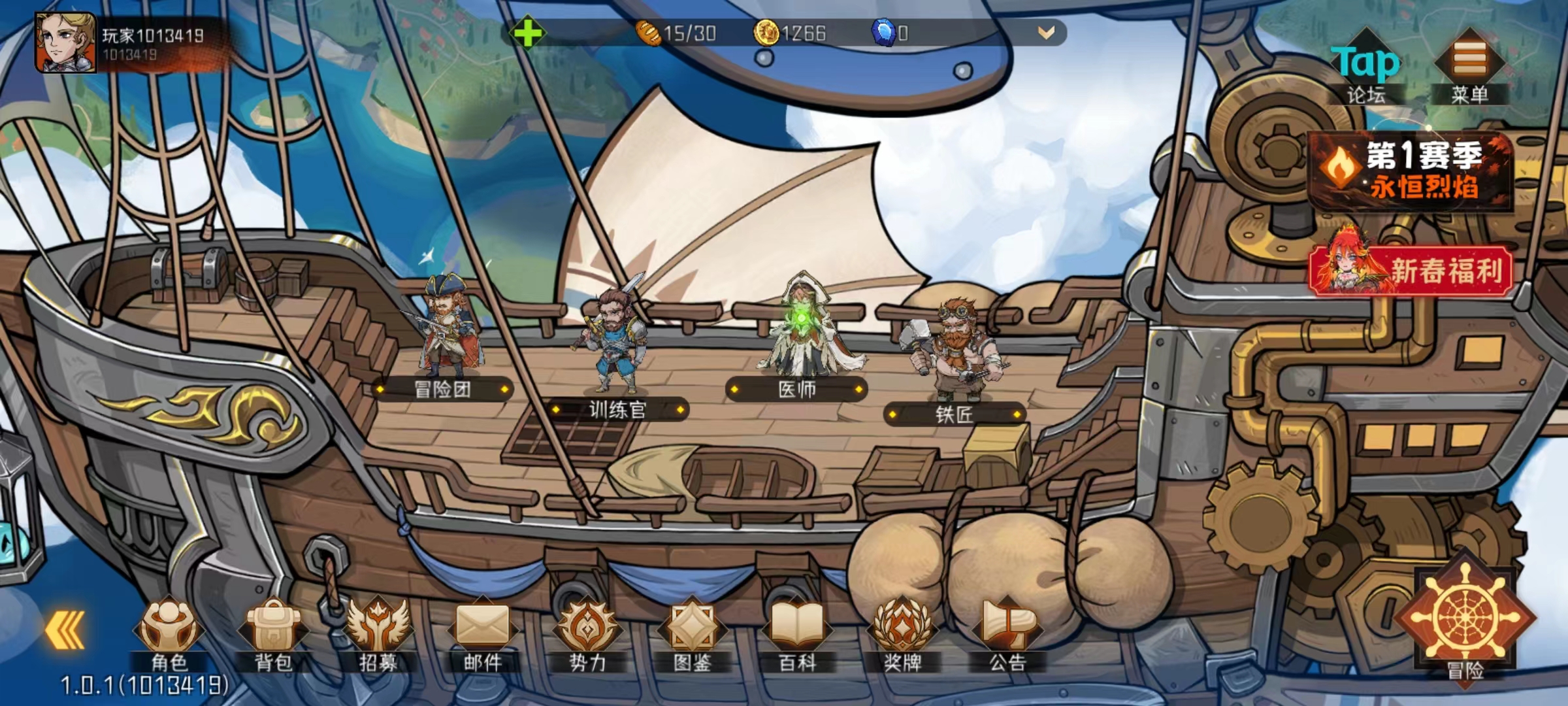Open the 邮件 mailbox
The width and height of the screenshot is (1568, 706).
coord(483,635)
